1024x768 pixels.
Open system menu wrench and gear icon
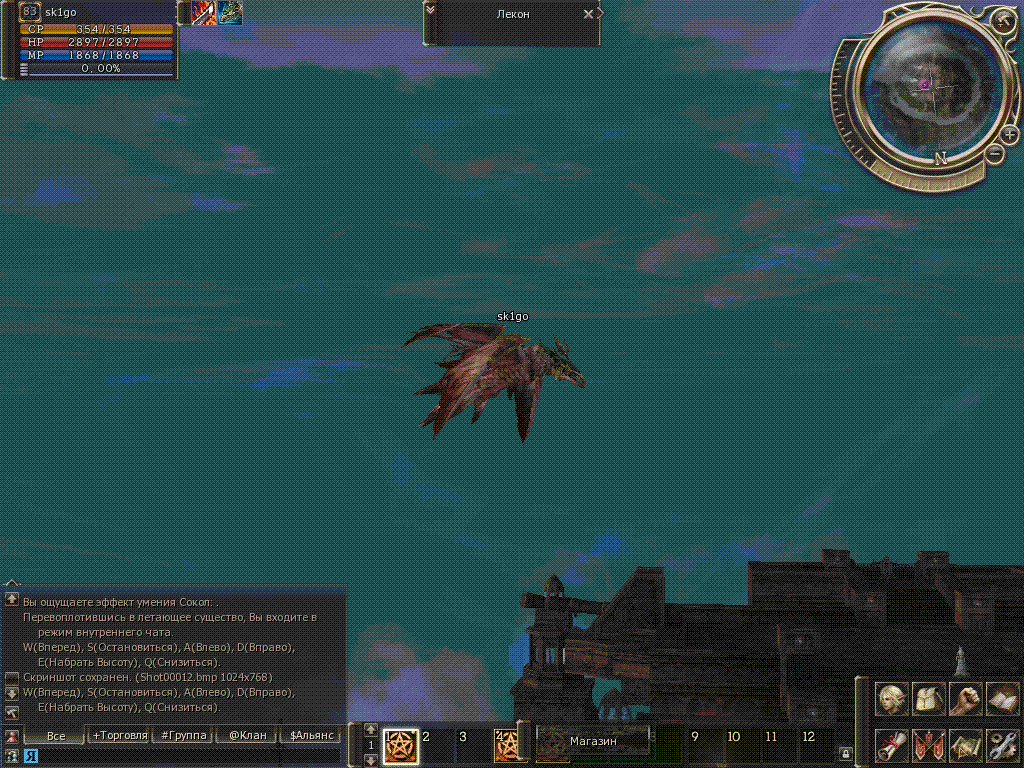click(1002, 745)
